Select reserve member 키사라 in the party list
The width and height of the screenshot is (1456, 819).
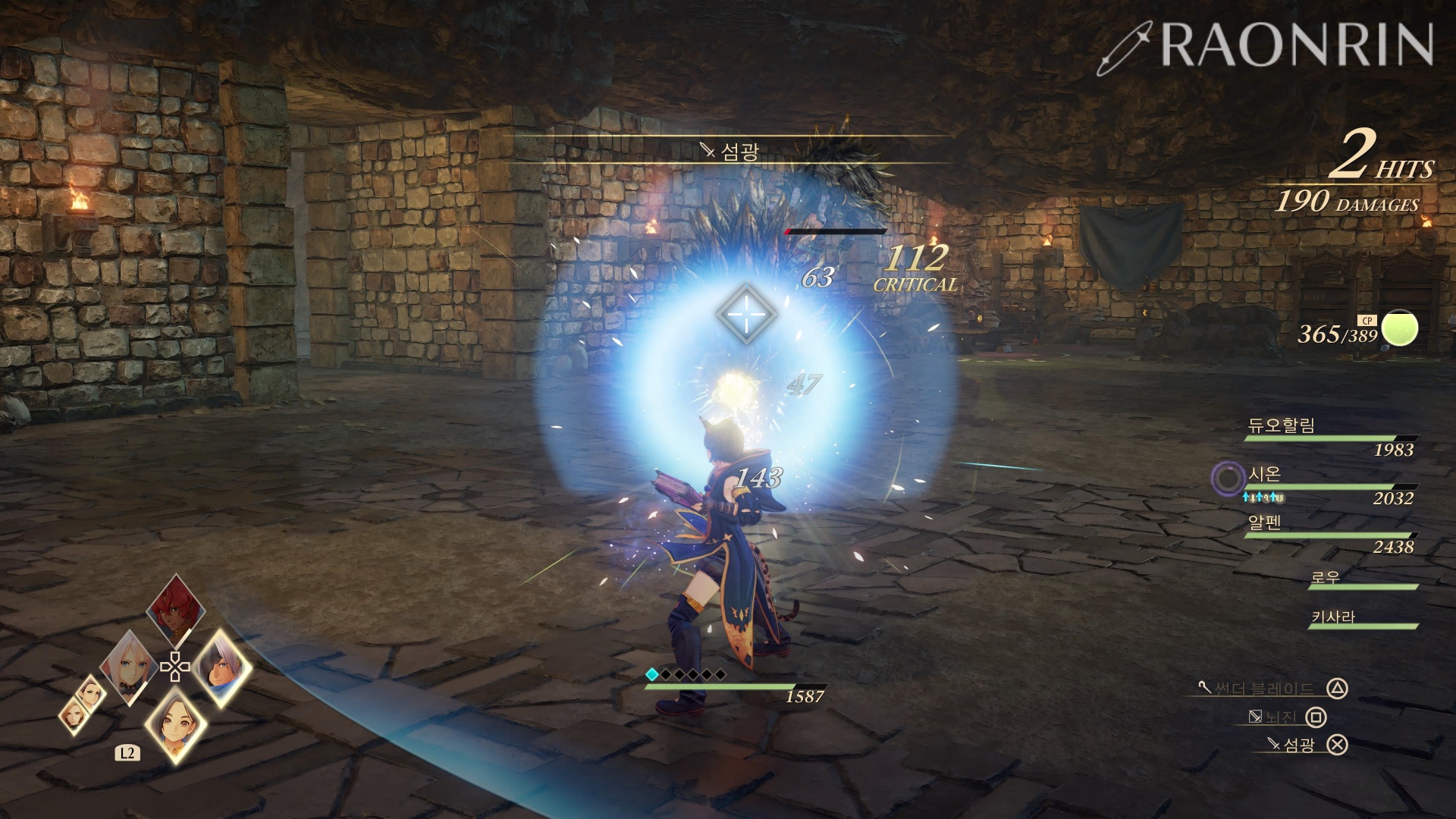[1332, 617]
